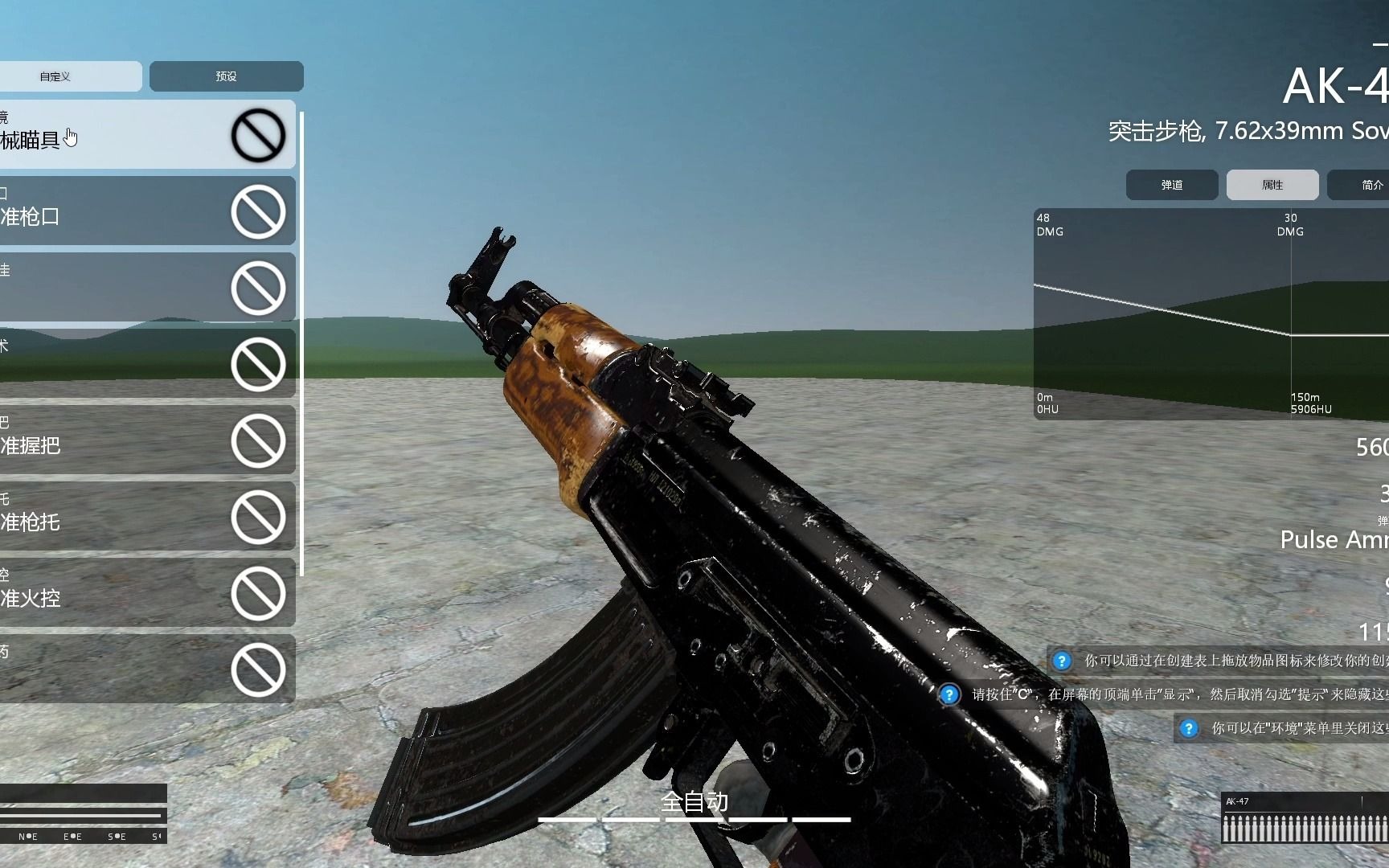Click the ? icon on the 按住C hint message
The width and height of the screenshot is (1389, 868).
point(949,693)
